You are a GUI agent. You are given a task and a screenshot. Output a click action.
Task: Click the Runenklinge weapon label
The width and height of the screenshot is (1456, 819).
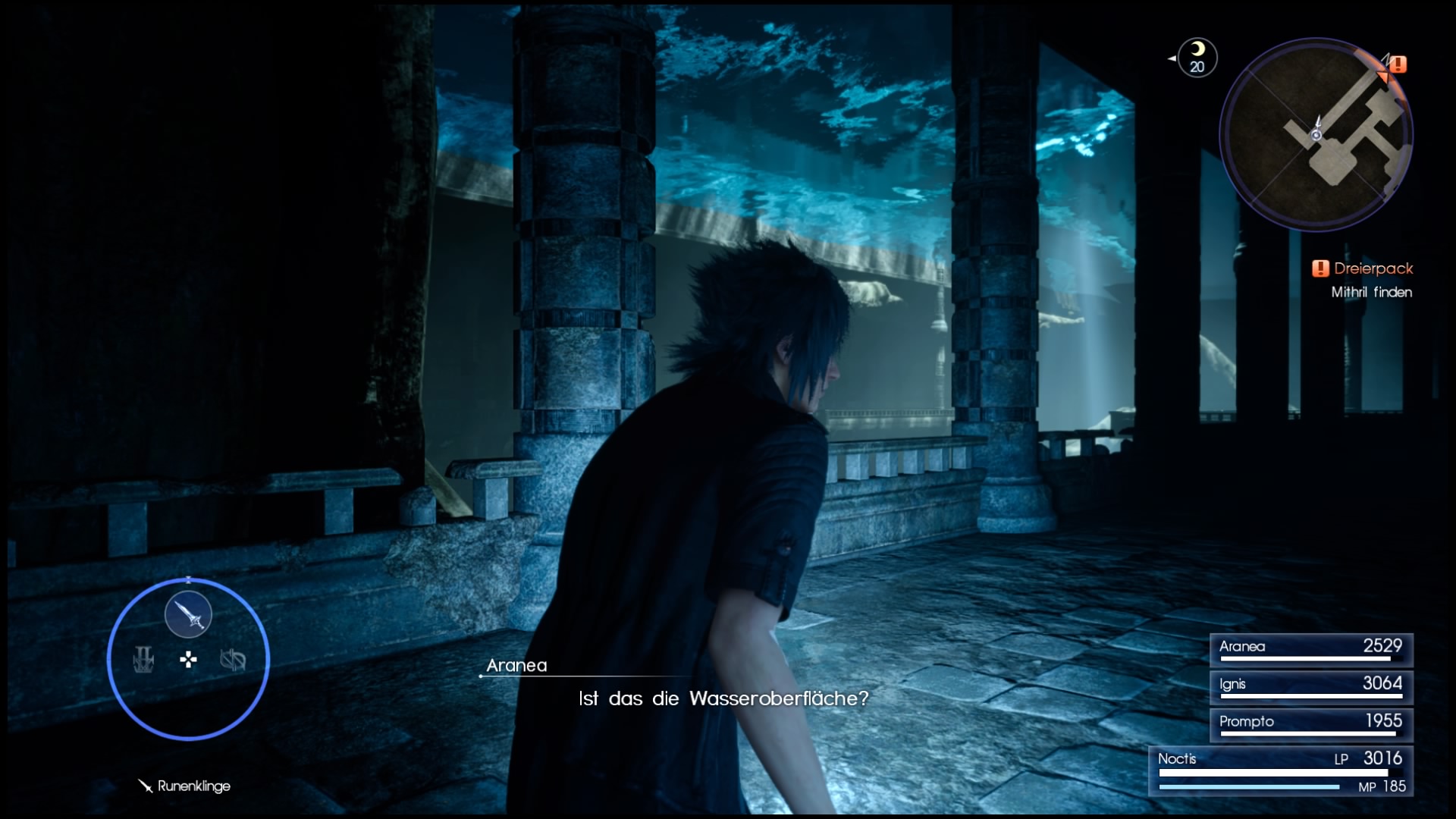tap(193, 786)
